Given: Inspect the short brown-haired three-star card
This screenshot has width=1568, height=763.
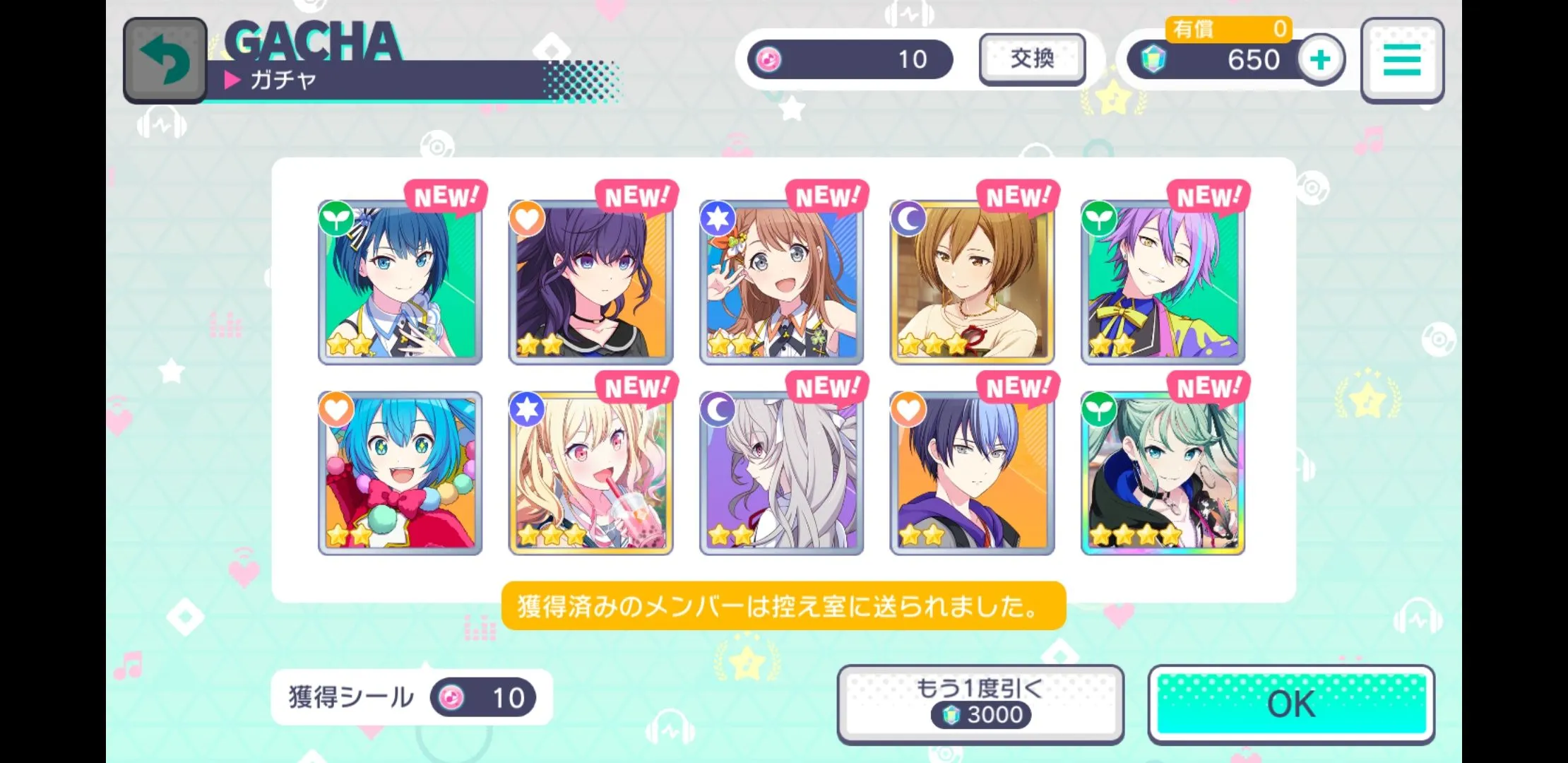Looking at the screenshot, I should [972, 283].
